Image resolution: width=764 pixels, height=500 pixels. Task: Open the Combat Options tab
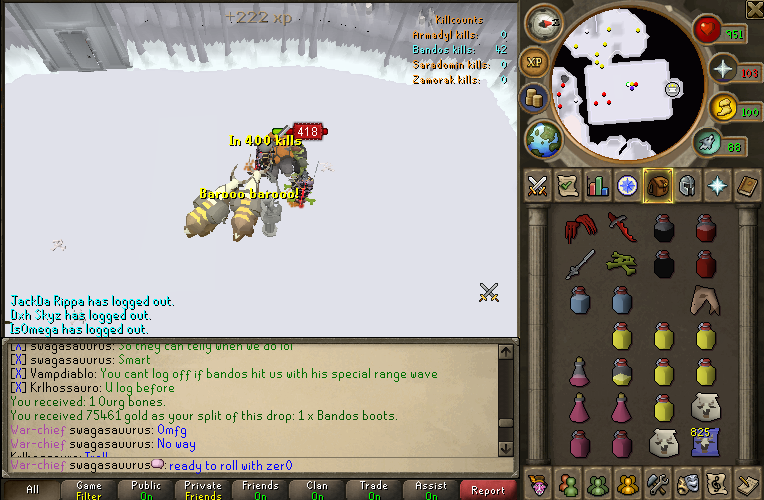(537, 185)
